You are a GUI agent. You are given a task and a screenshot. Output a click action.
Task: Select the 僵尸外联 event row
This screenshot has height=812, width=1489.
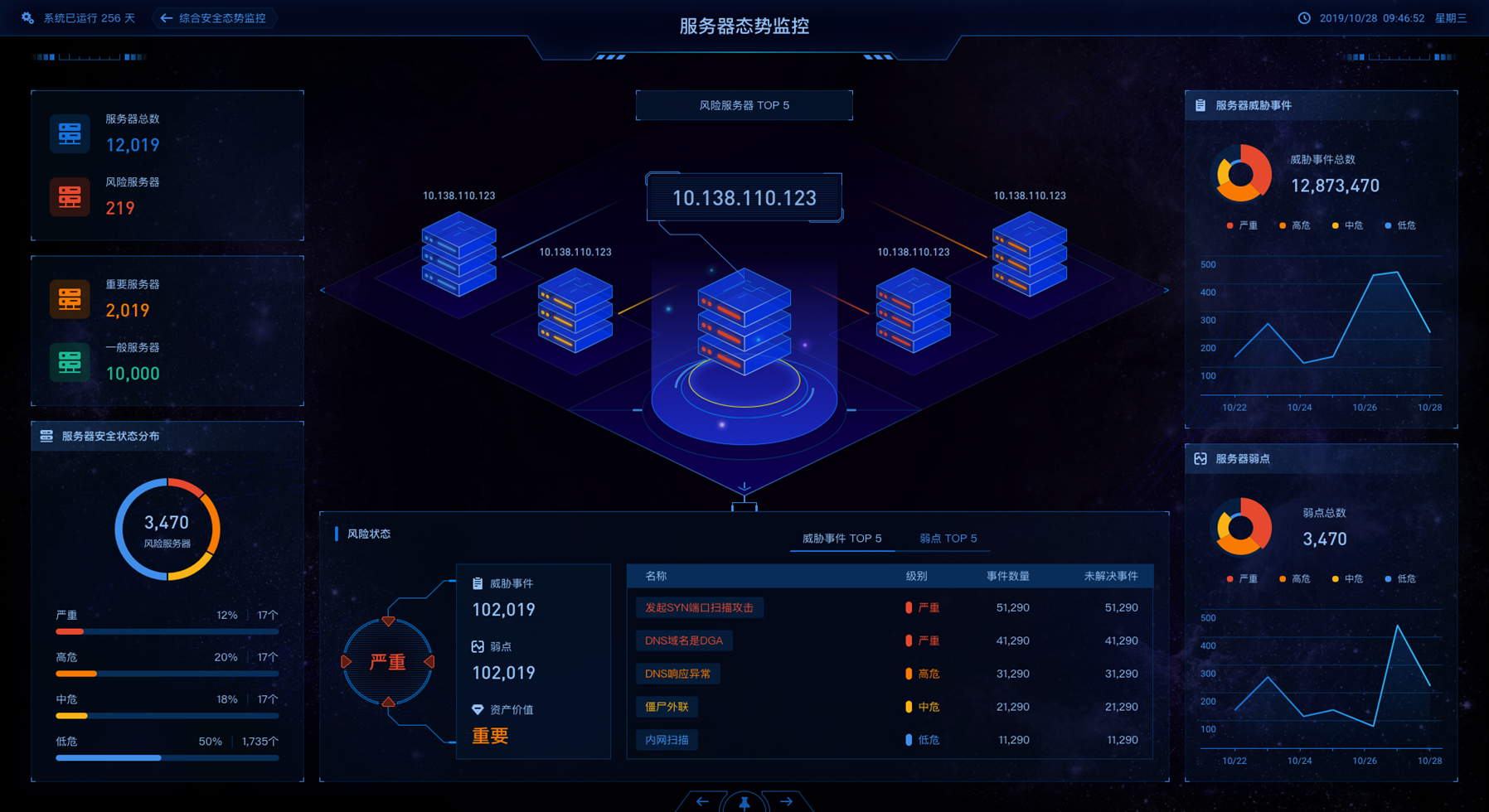click(x=667, y=707)
